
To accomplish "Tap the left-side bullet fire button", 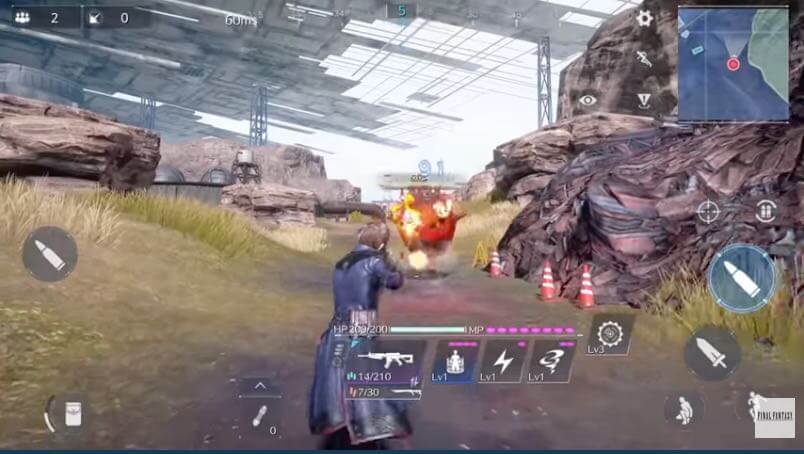I will click(x=49, y=254).
